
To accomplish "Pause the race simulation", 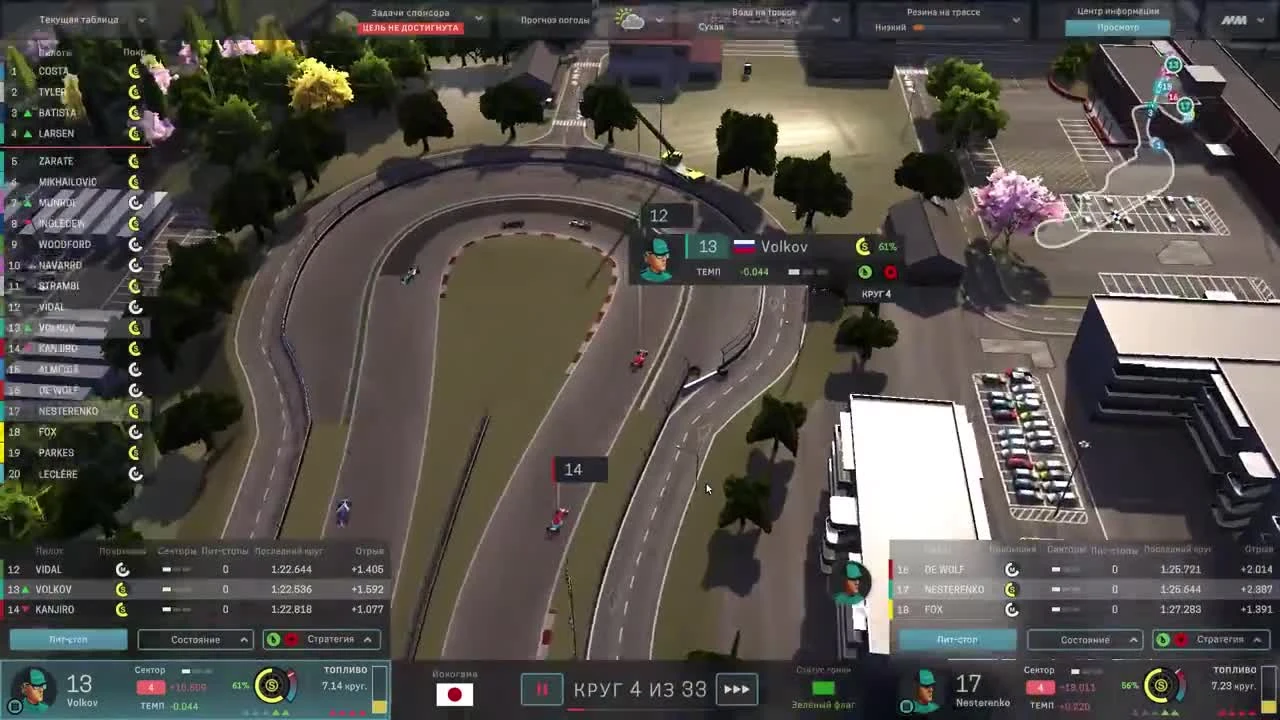I will [x=541, y=689].
